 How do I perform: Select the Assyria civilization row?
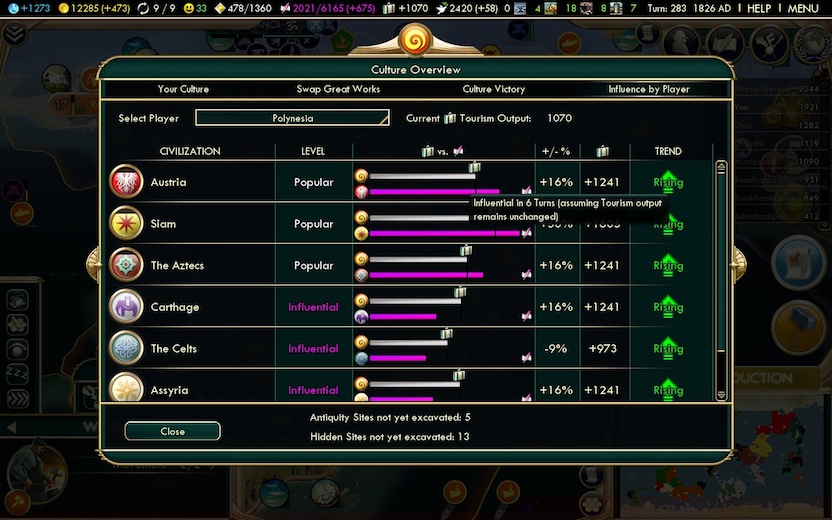click(x=169, y=390)
